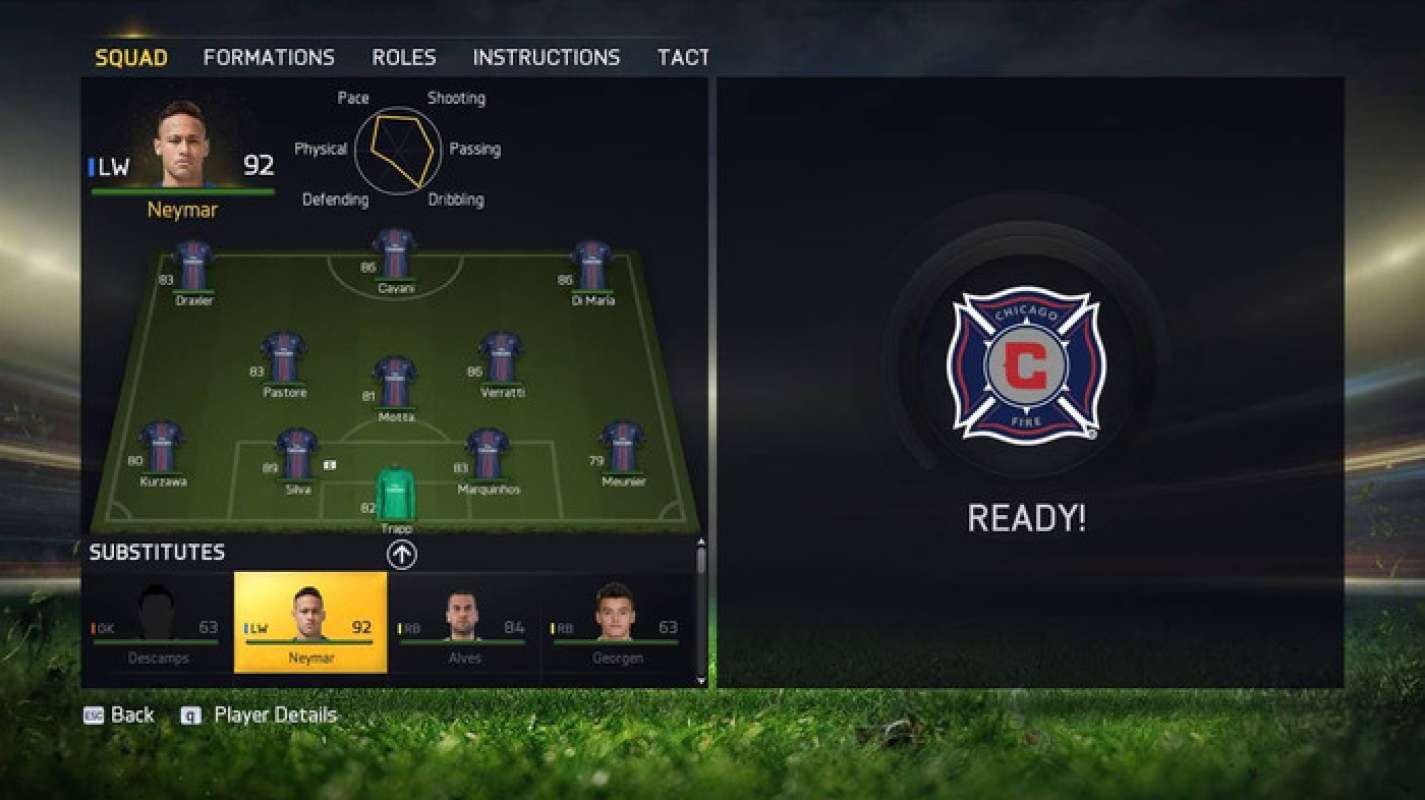The height and width of the screenshot is (800, 1425).
Task: Pick substitute Georgen
Action: [x=617, y=622]
